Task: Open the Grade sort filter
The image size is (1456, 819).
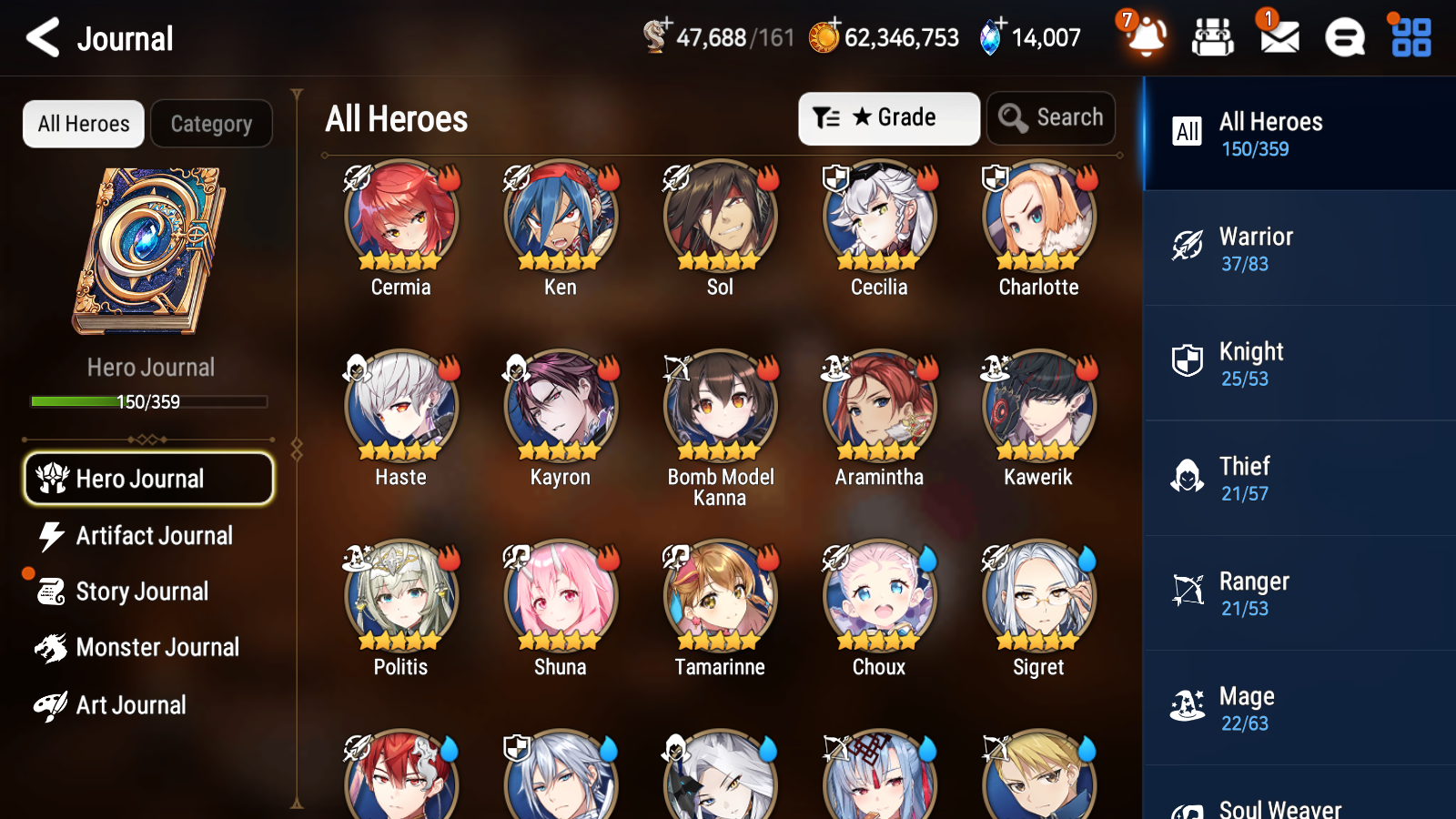Action: coord(888,117)
